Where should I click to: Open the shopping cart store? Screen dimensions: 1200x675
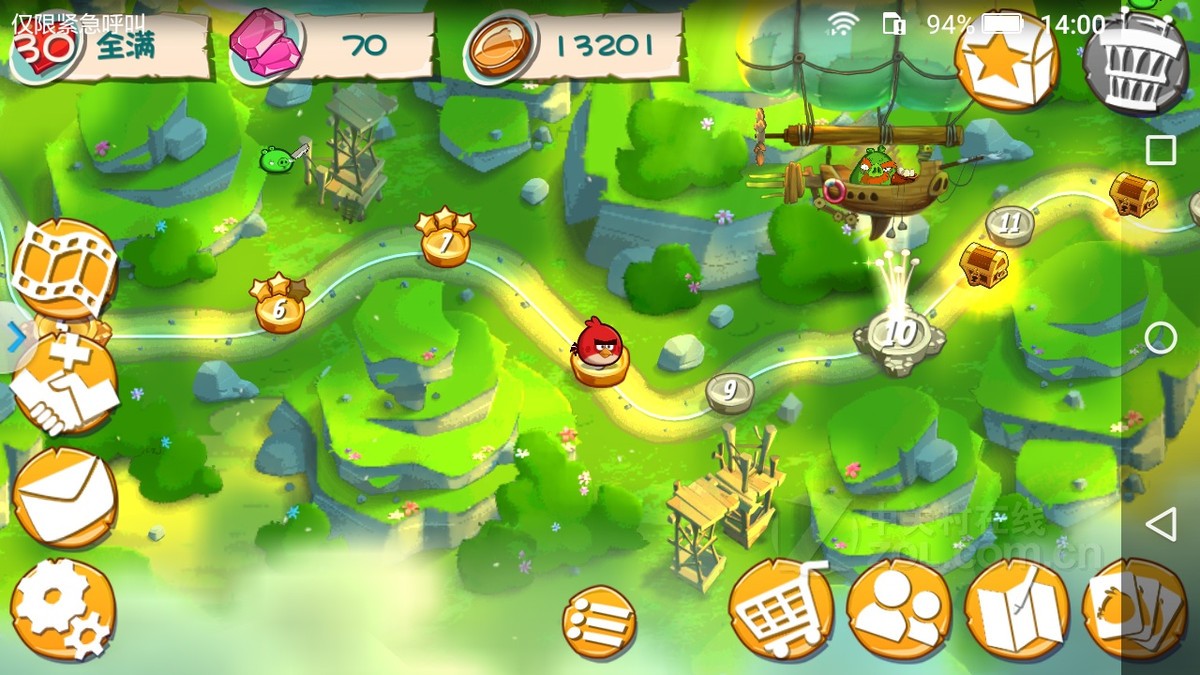click(780, 608)
